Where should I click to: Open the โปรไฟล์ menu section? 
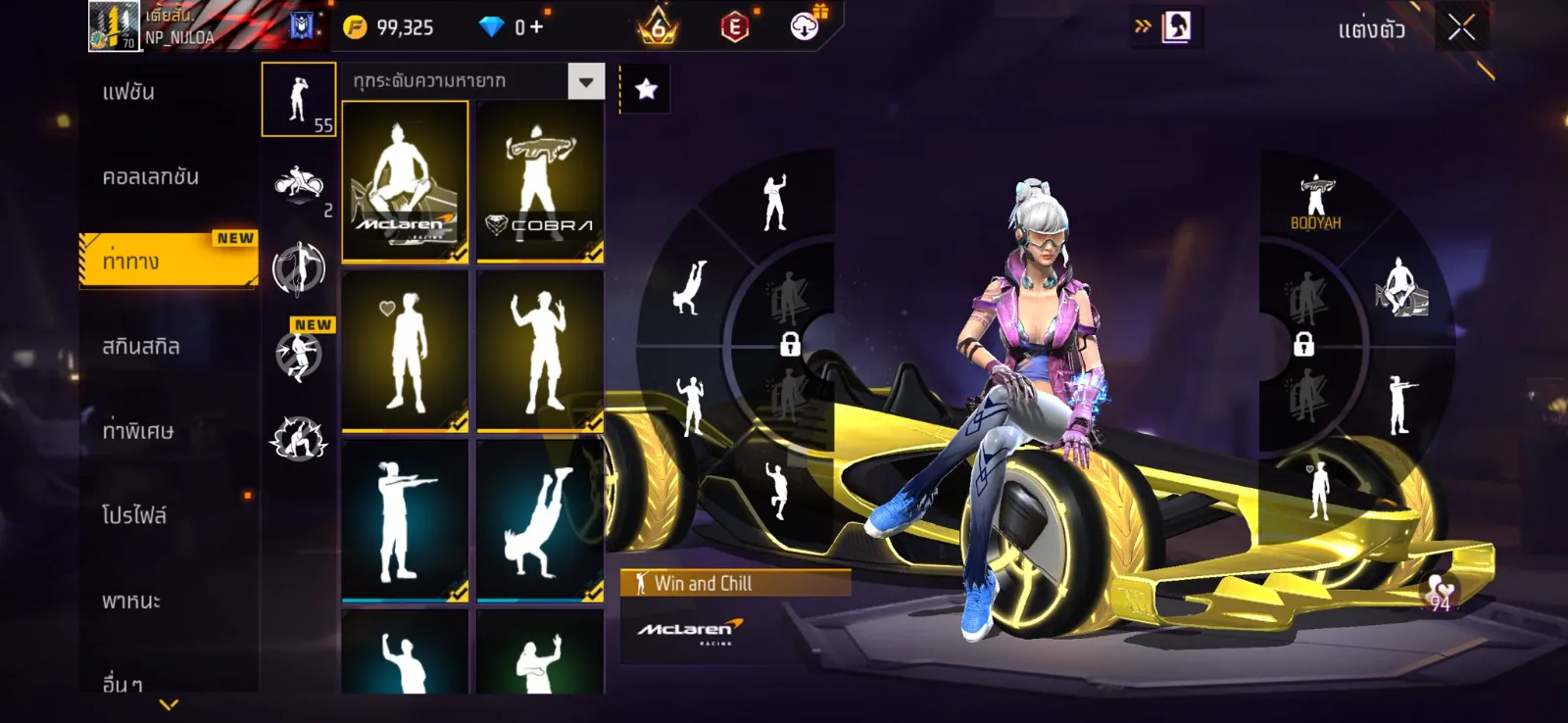(134, 515)
